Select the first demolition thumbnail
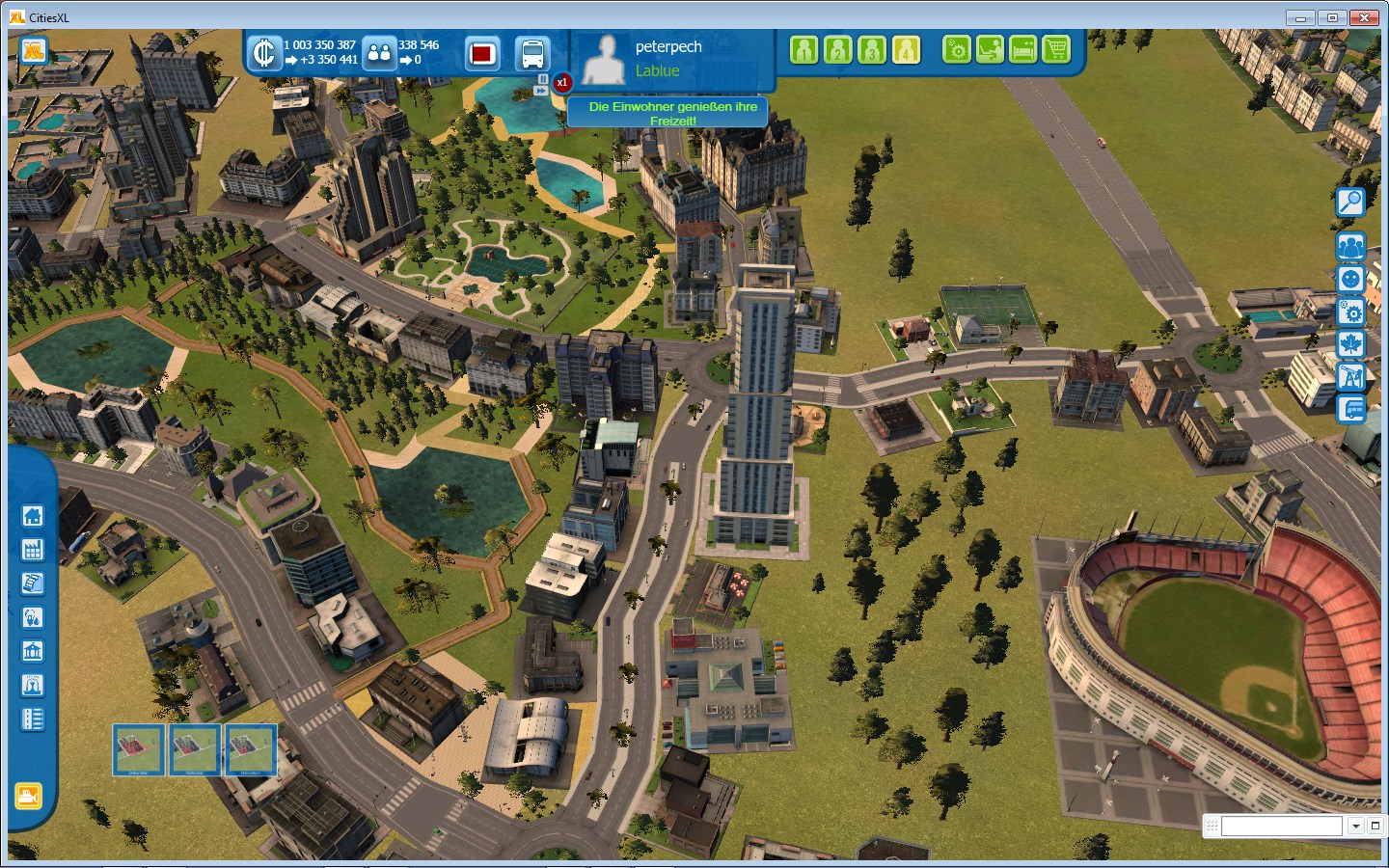 click(139, 749)
